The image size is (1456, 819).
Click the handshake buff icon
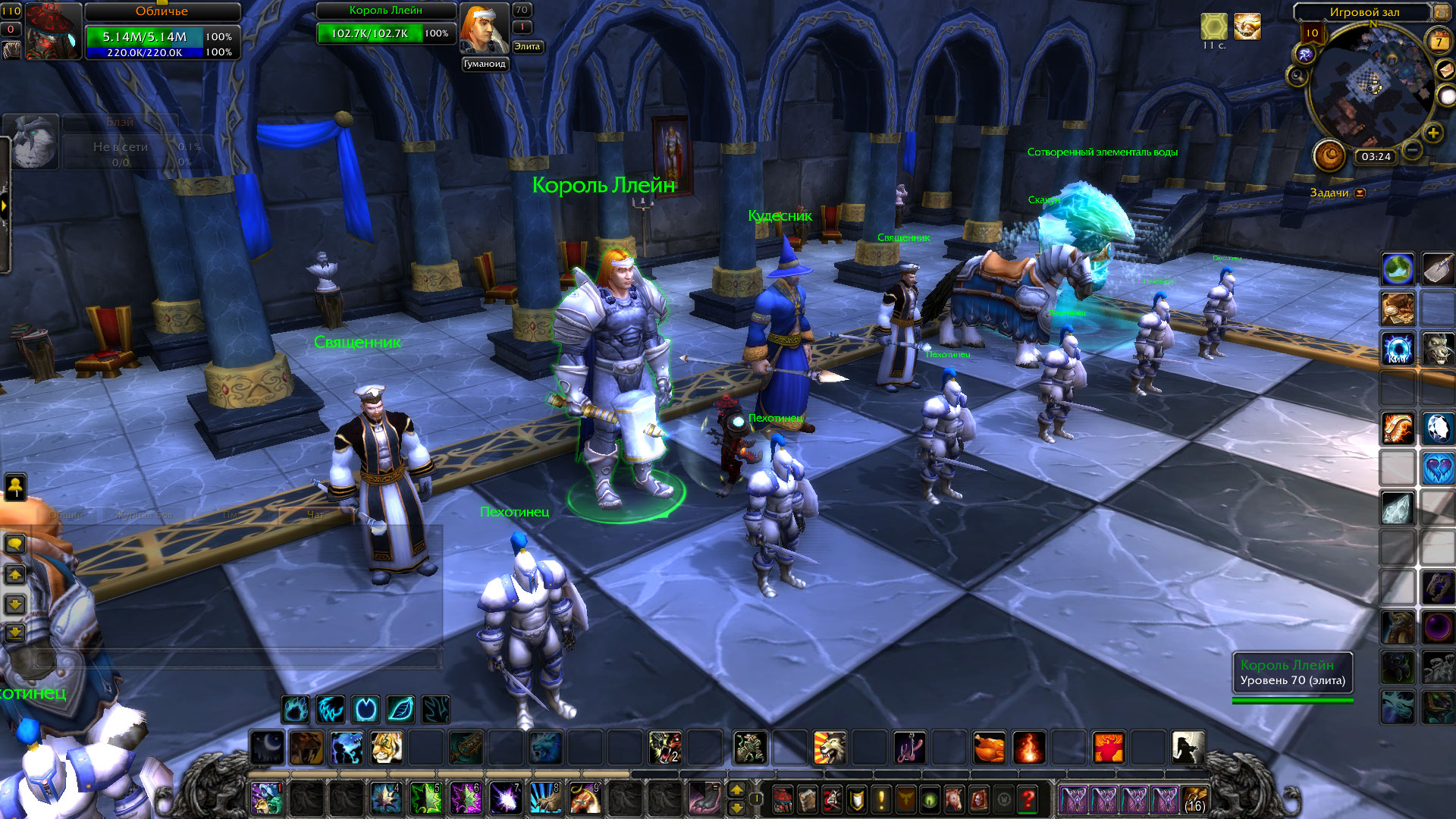click(x=1247, y=27)
